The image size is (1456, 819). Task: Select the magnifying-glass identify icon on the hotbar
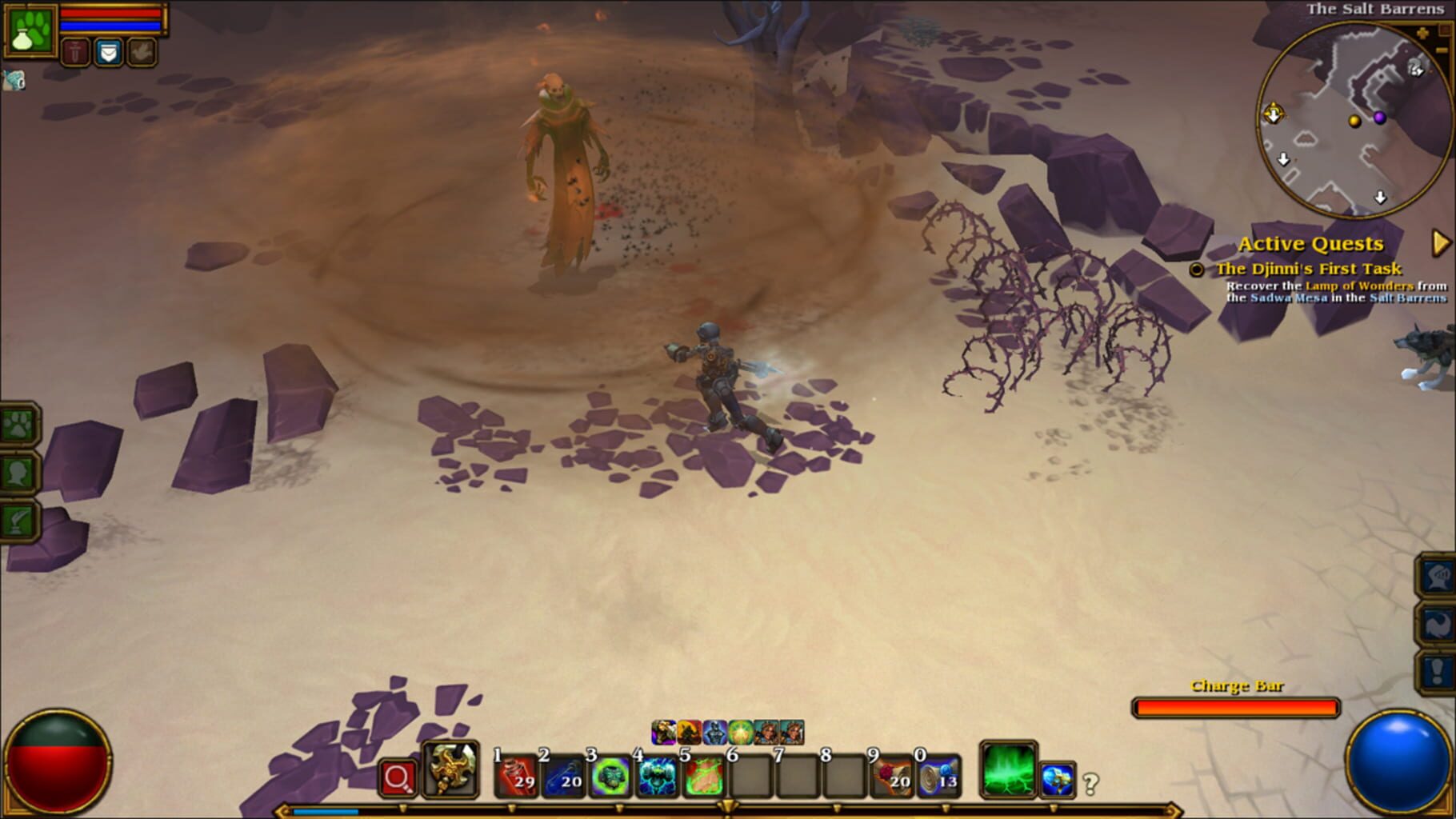point(398,777)
